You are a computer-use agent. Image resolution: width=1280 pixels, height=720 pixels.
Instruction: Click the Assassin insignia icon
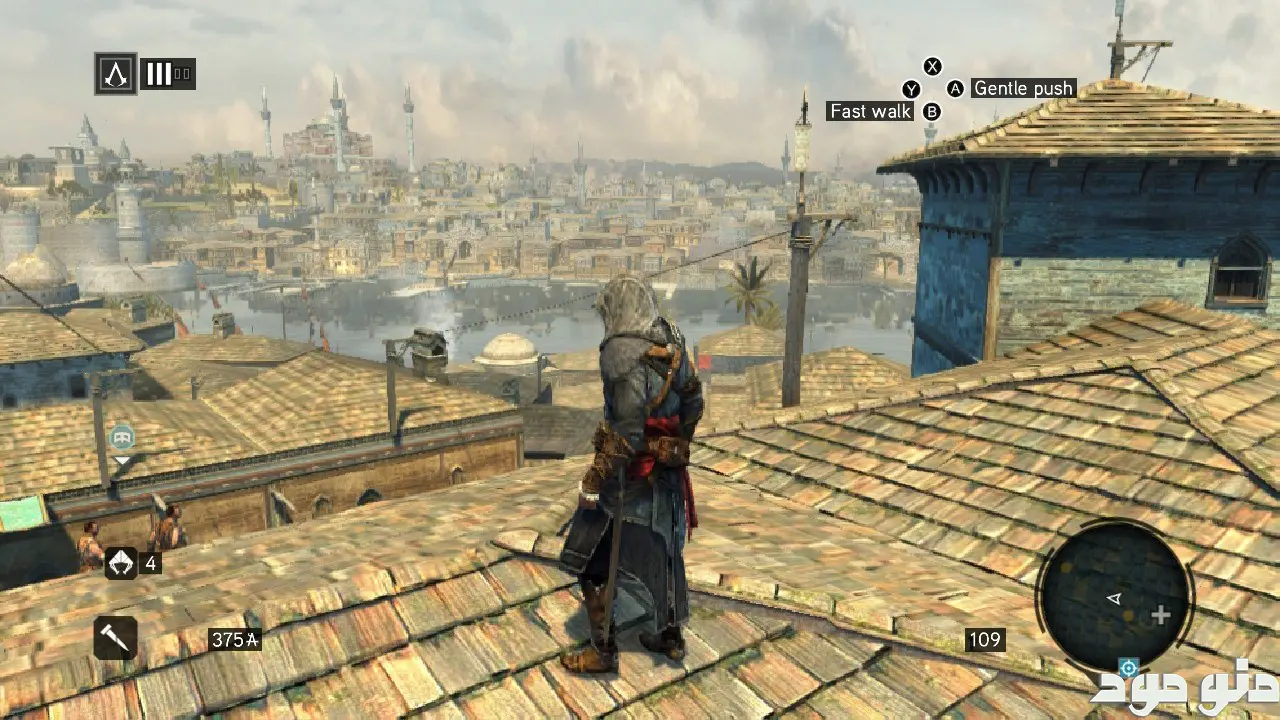pos(116,74)
